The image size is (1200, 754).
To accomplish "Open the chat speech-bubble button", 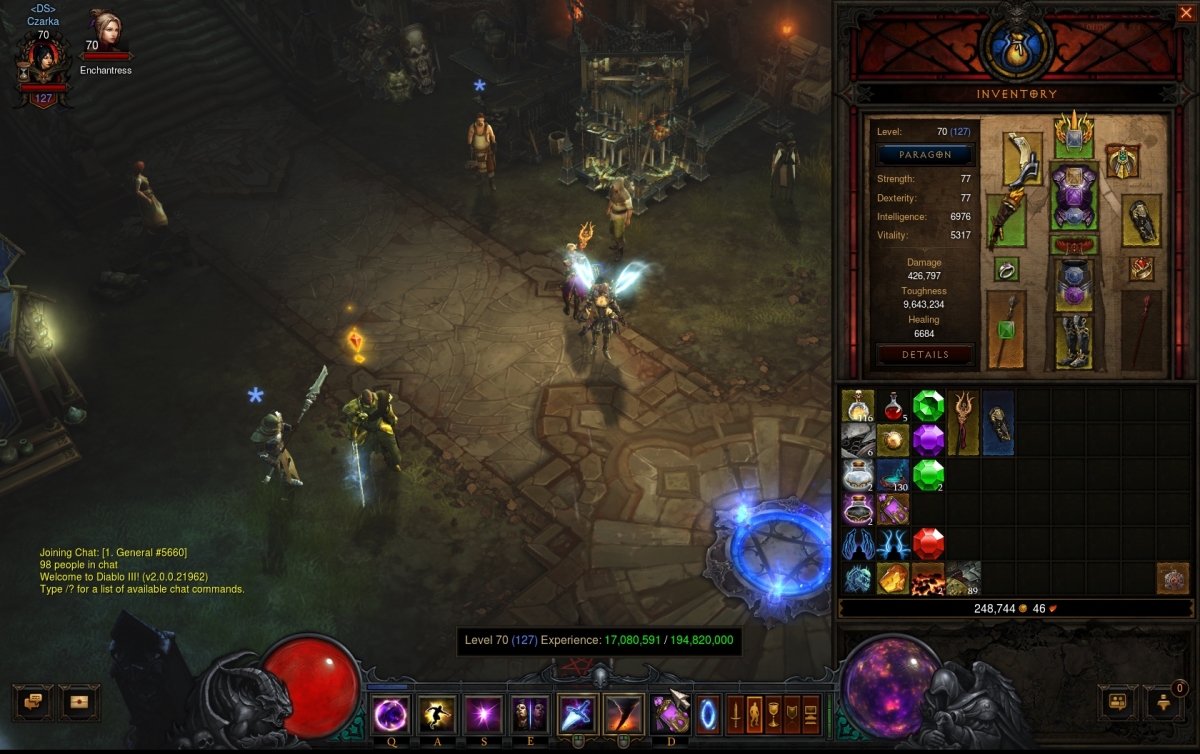I will (x=32, y=702).
